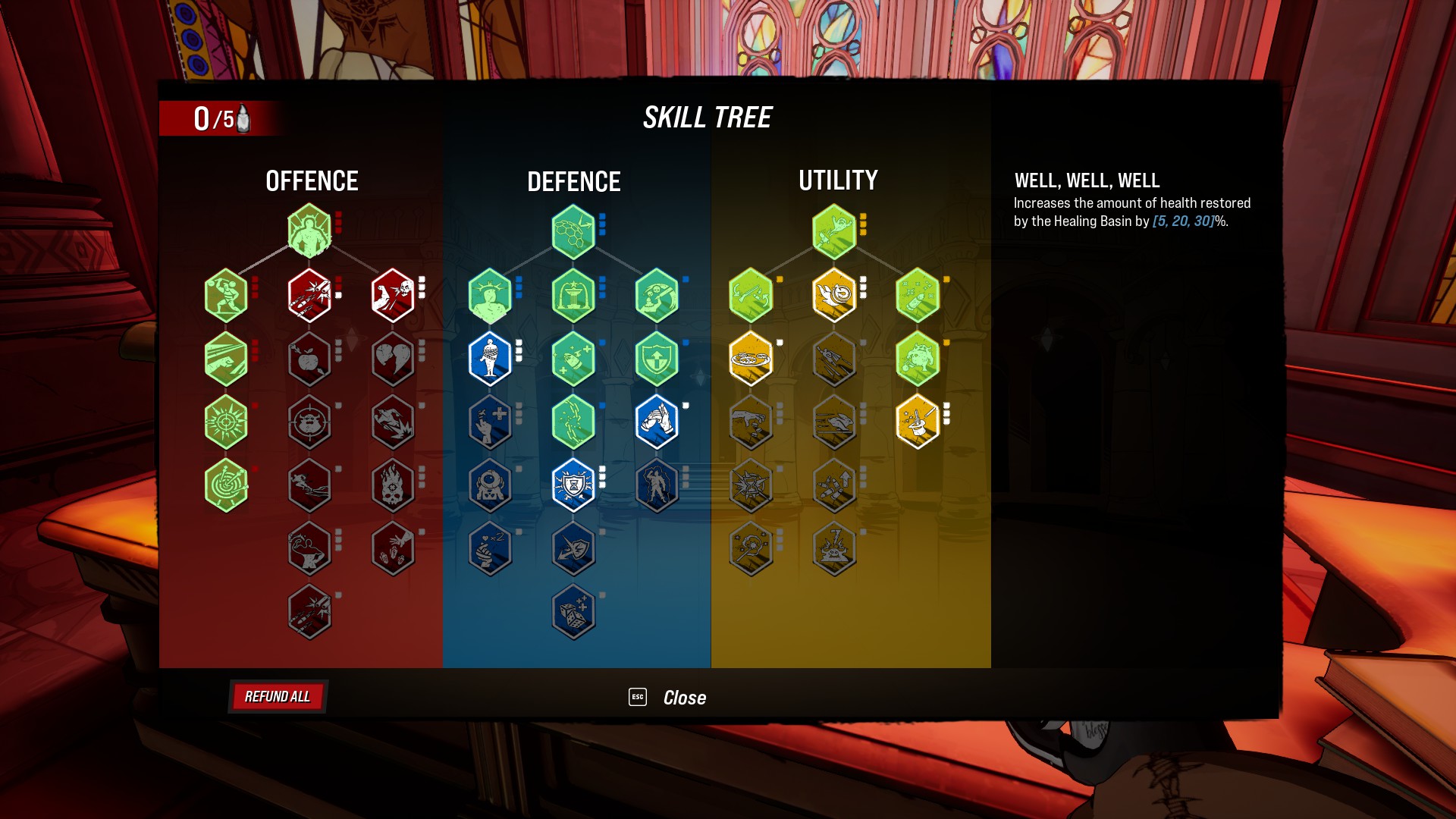Refund all skill points
The height and width of the screenshot is (819, 1456).
point(278,697)
